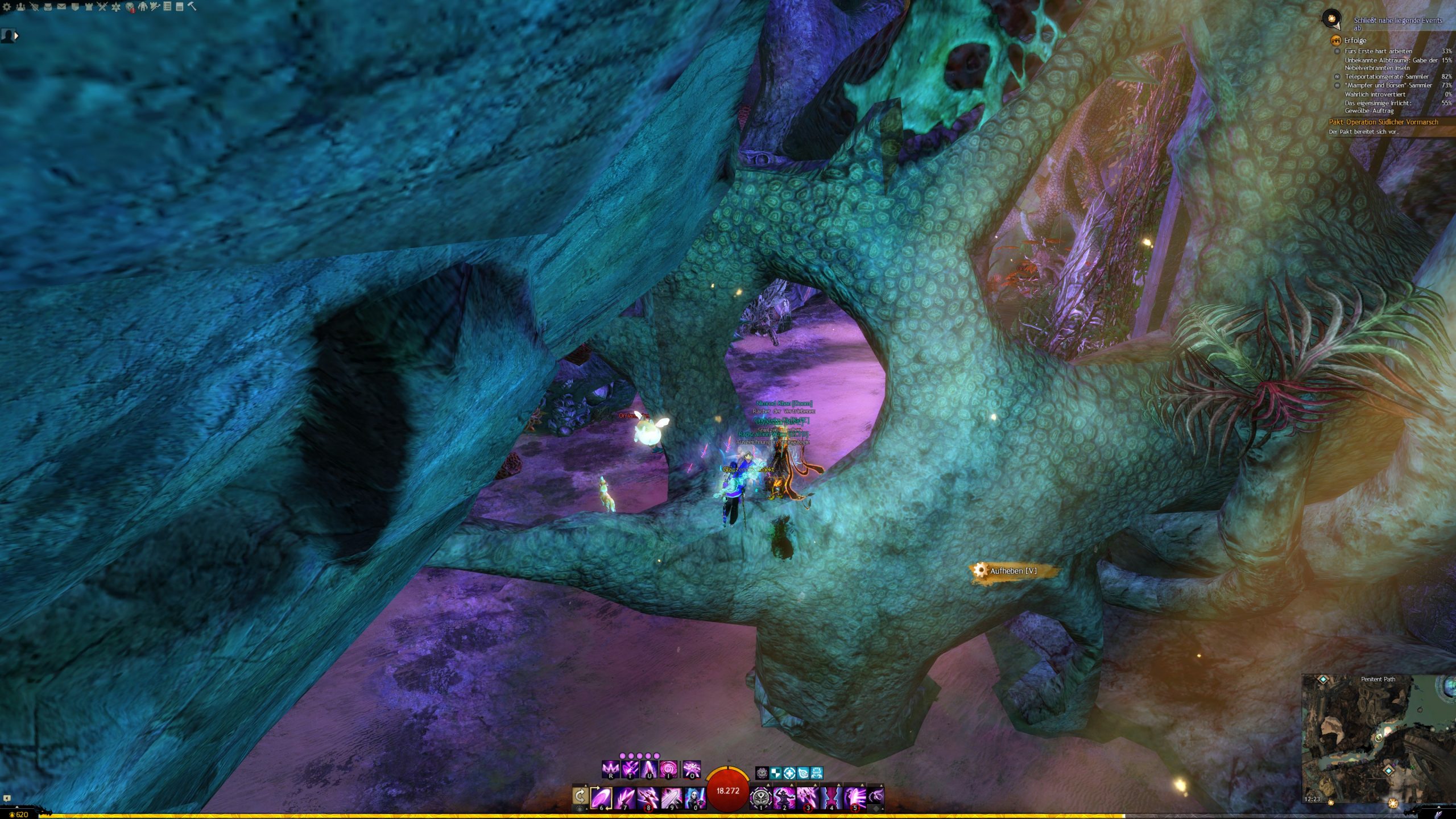The width and height of the screenshot is (1456, 819).
Task: Expand the party portrait arrow
Action: coord(16,36)
